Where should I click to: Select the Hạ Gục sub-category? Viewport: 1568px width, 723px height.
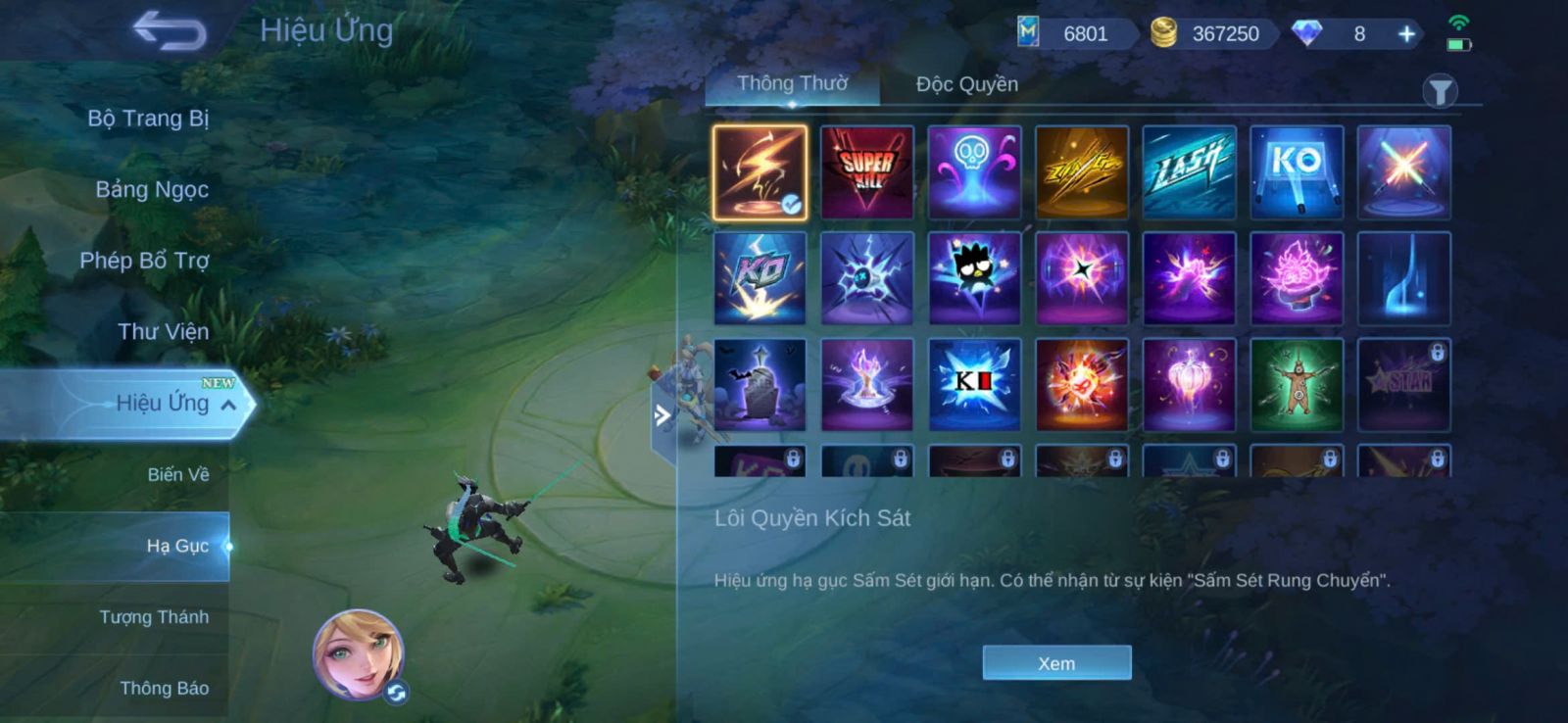pyautogui.click(x=177, y=546)
